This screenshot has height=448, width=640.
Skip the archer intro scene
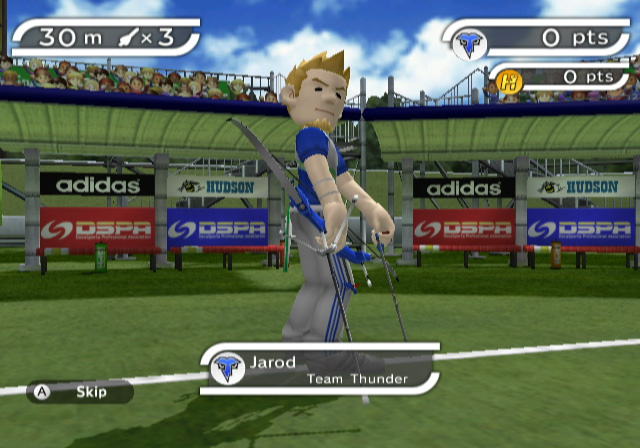pyautogui.click(x=78, y=392)
